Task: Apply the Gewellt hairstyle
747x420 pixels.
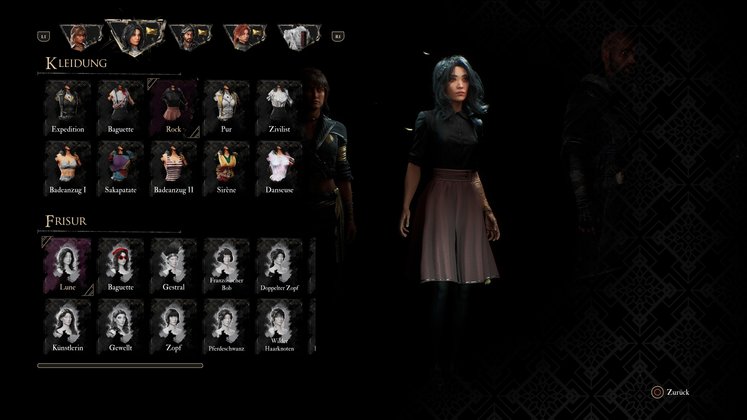Action: [x=120, y=324]
